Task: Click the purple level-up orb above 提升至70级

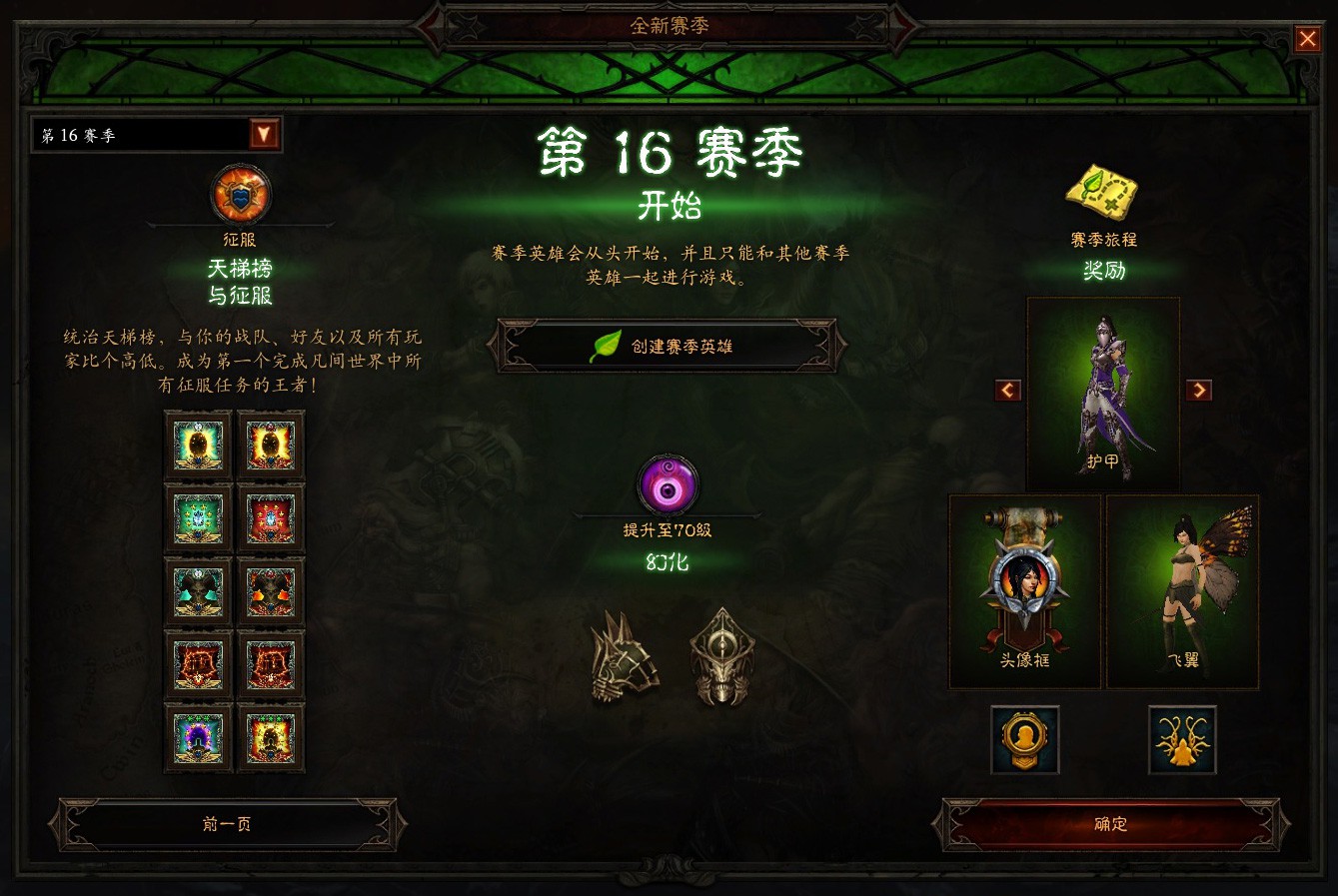Action: tap(668, 484)
